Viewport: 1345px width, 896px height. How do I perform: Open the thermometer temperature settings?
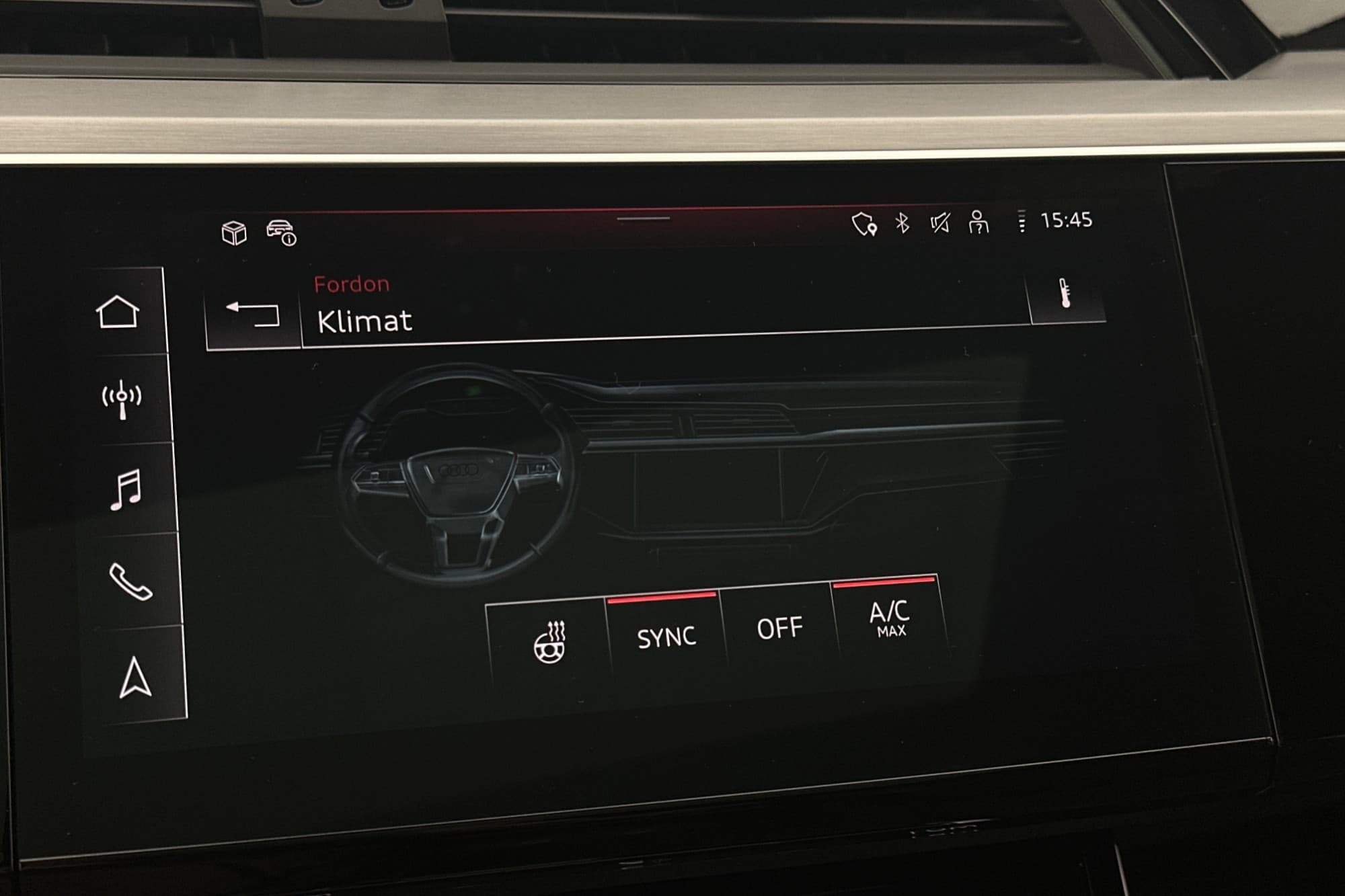pos(1065,294)
